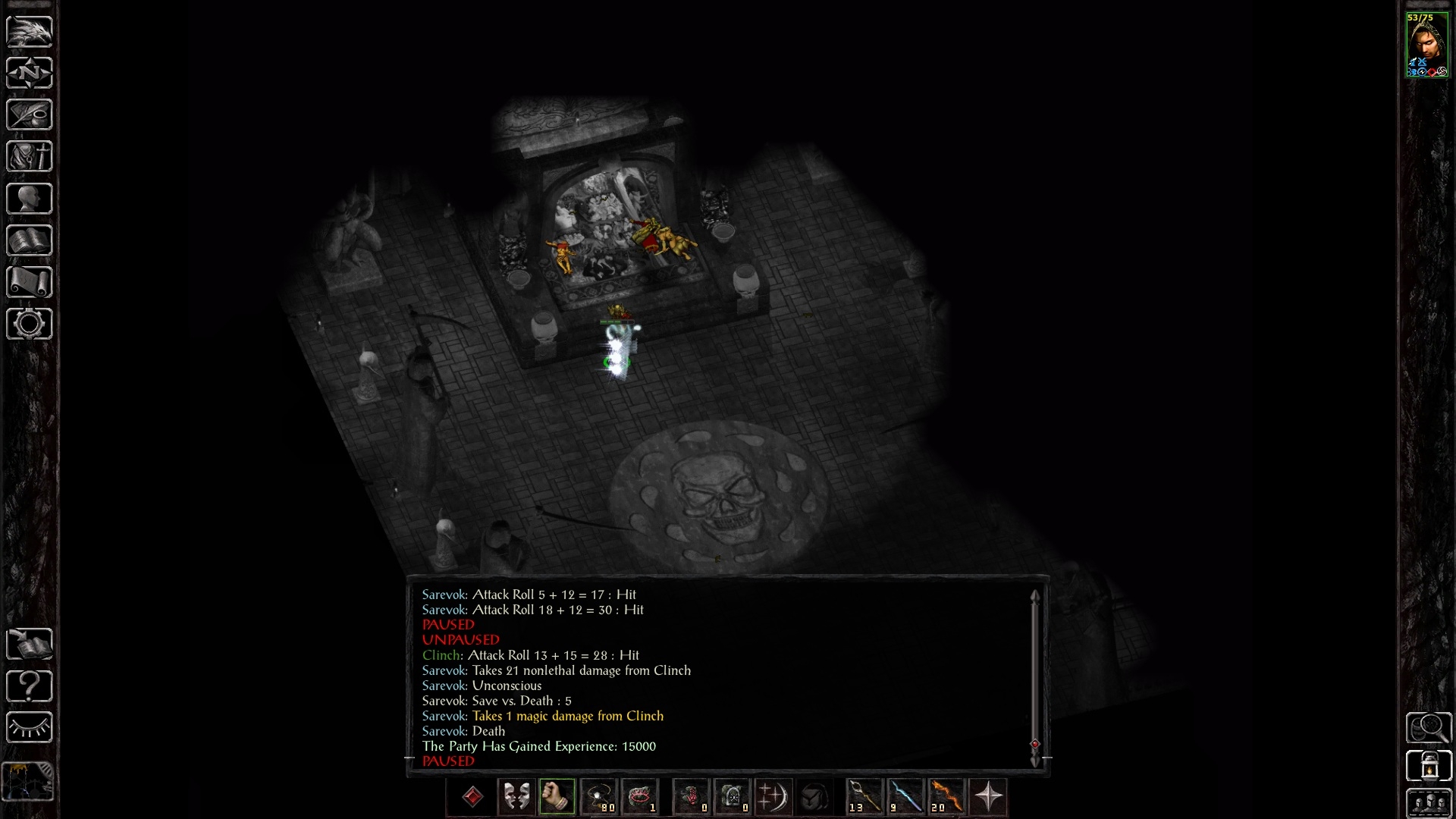Activate the magnifying glass highlight button
The height and width of the screenshot is (819, 1456).
1429,728
